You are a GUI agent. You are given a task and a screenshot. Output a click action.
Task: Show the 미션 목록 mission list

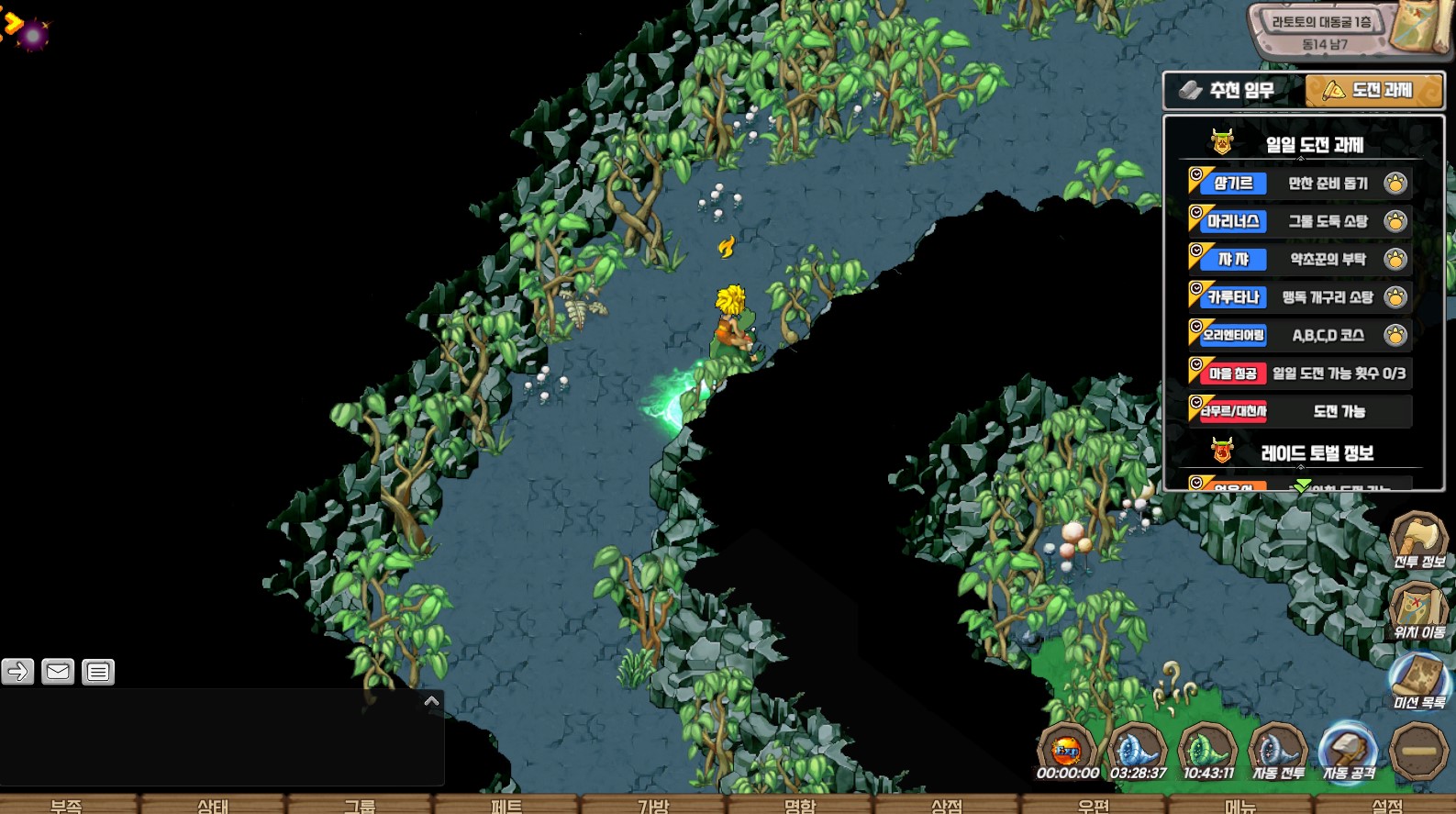click(1418, 682)
